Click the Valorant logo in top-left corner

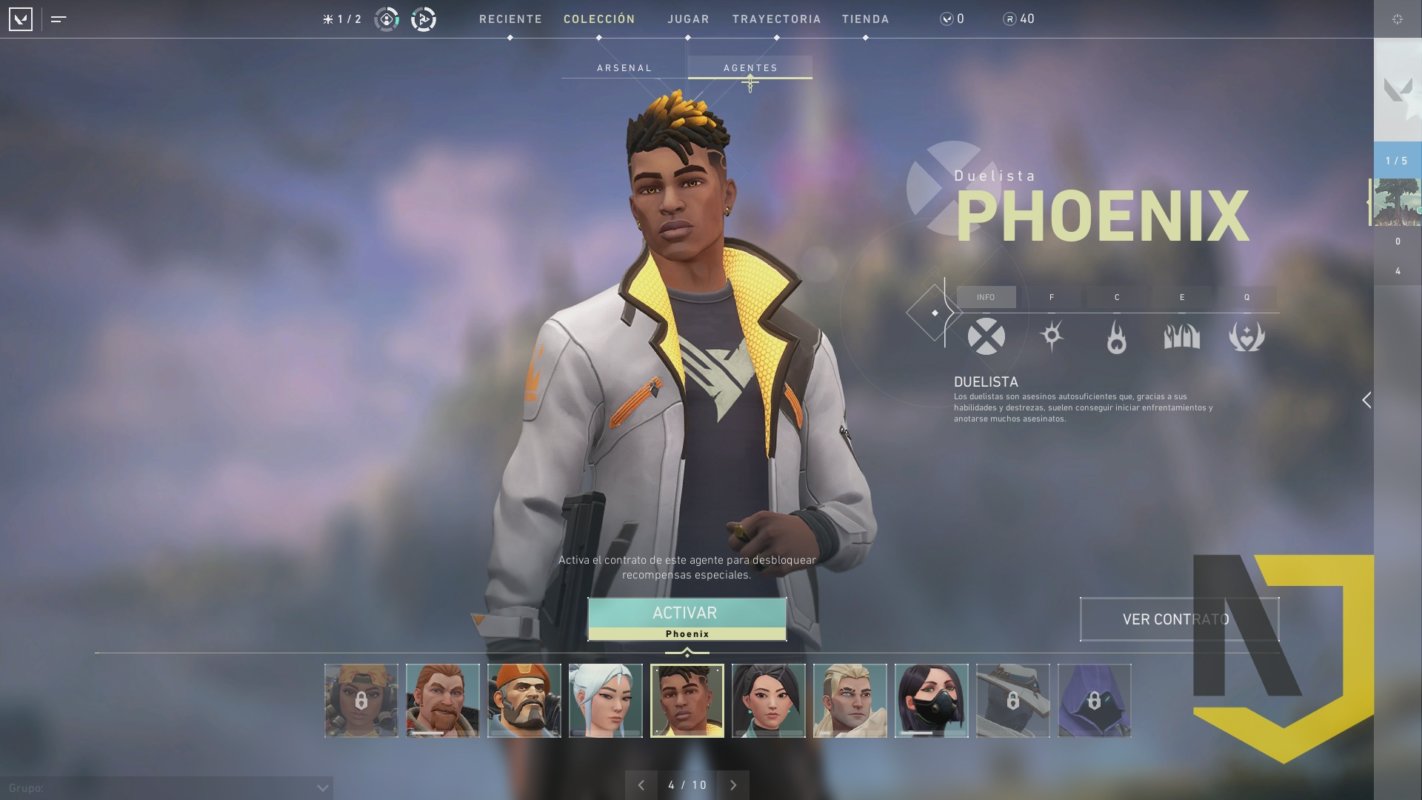pyautogui.click(x=17, y=17)
